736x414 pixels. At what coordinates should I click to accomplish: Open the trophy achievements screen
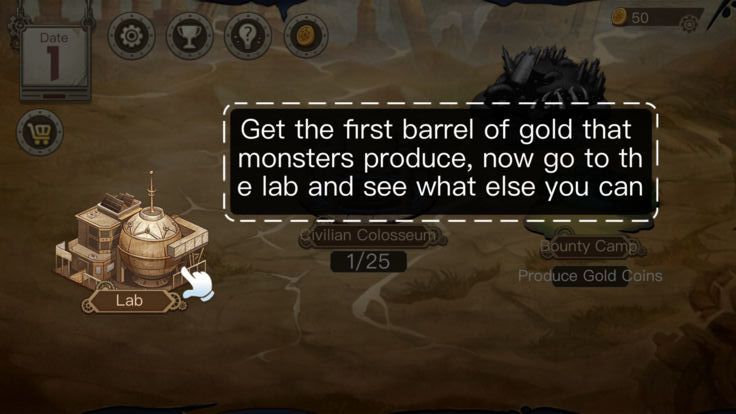189,37
